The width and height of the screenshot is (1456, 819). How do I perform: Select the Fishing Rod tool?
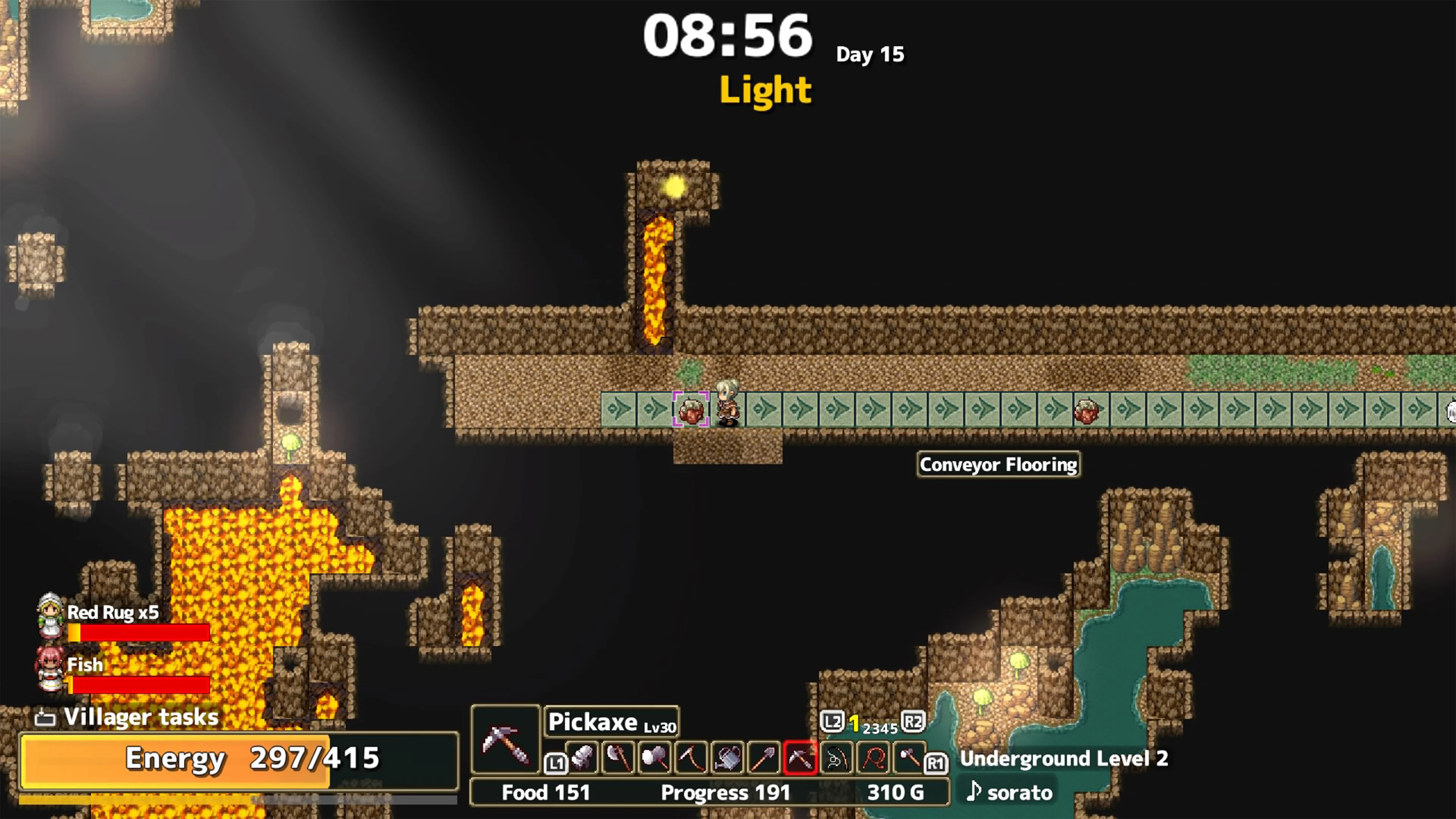click(835, 758)
